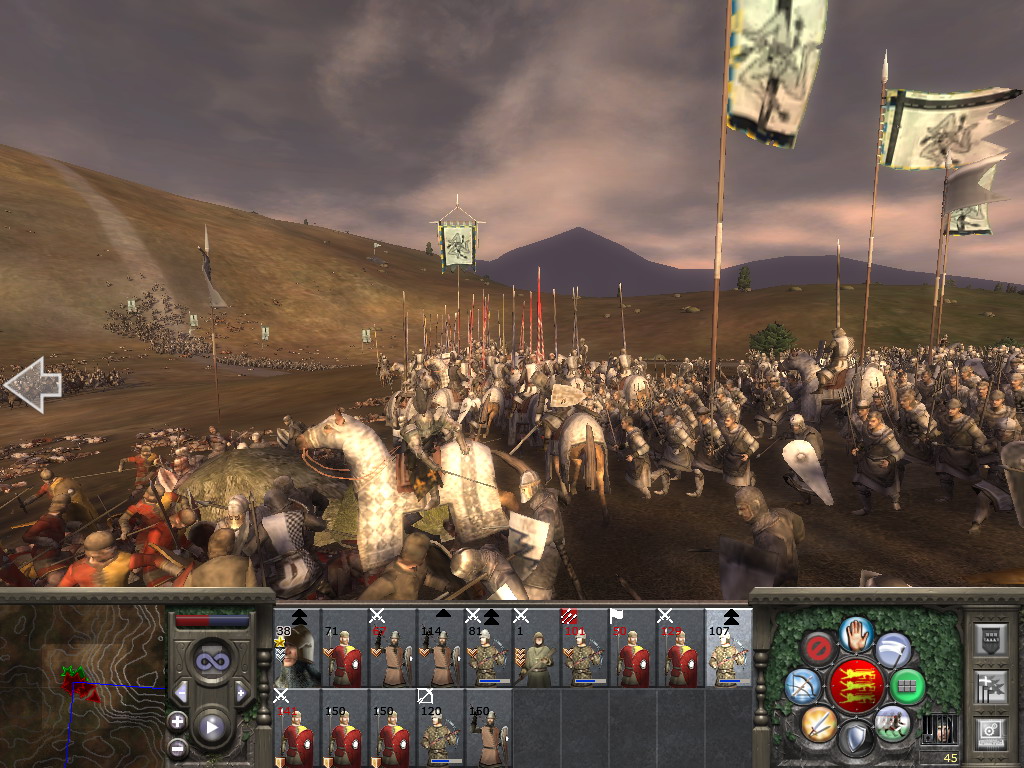Activate the halt order open-hand button
The height and width of the screenshot is (768, 1024).
(x=856, y=632)
